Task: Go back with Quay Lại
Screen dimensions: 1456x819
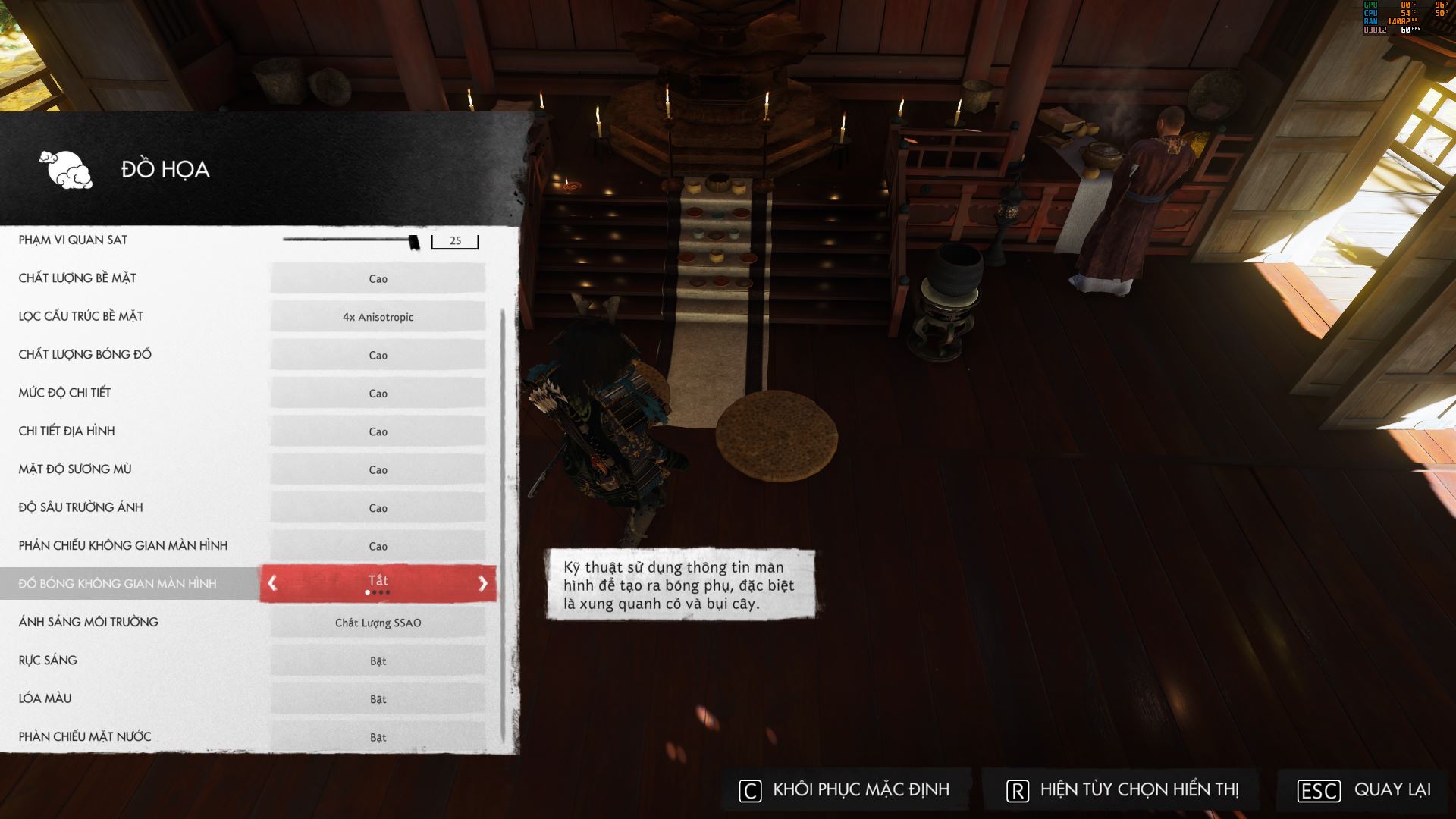Action: tap(1364, 790)
